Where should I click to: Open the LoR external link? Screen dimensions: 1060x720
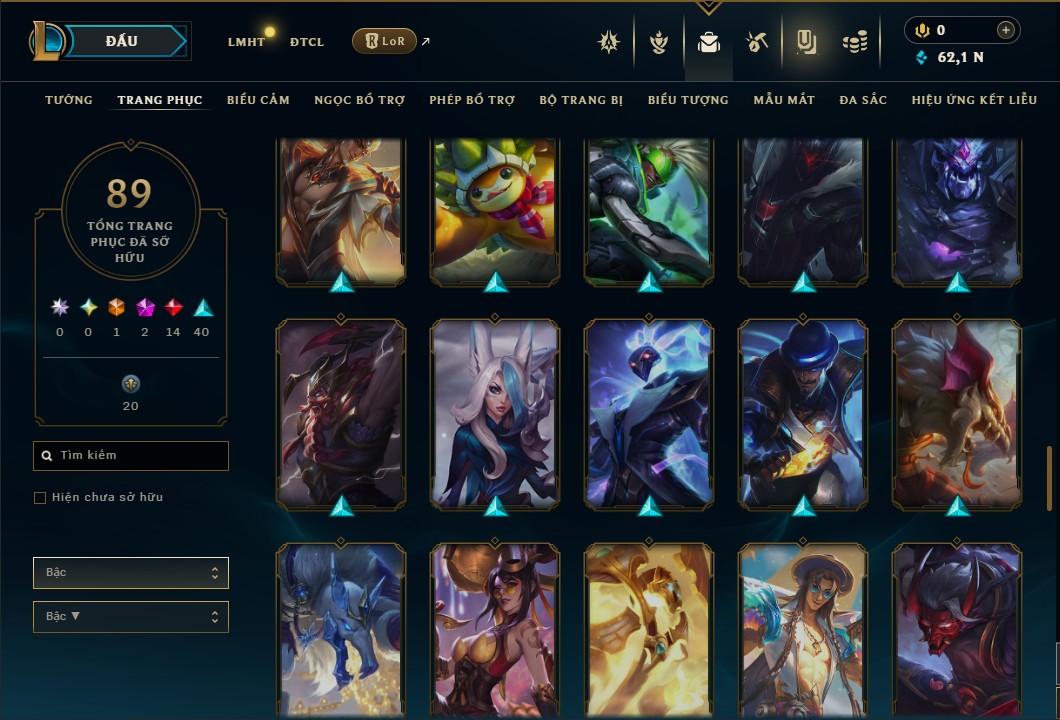[385, 41]
